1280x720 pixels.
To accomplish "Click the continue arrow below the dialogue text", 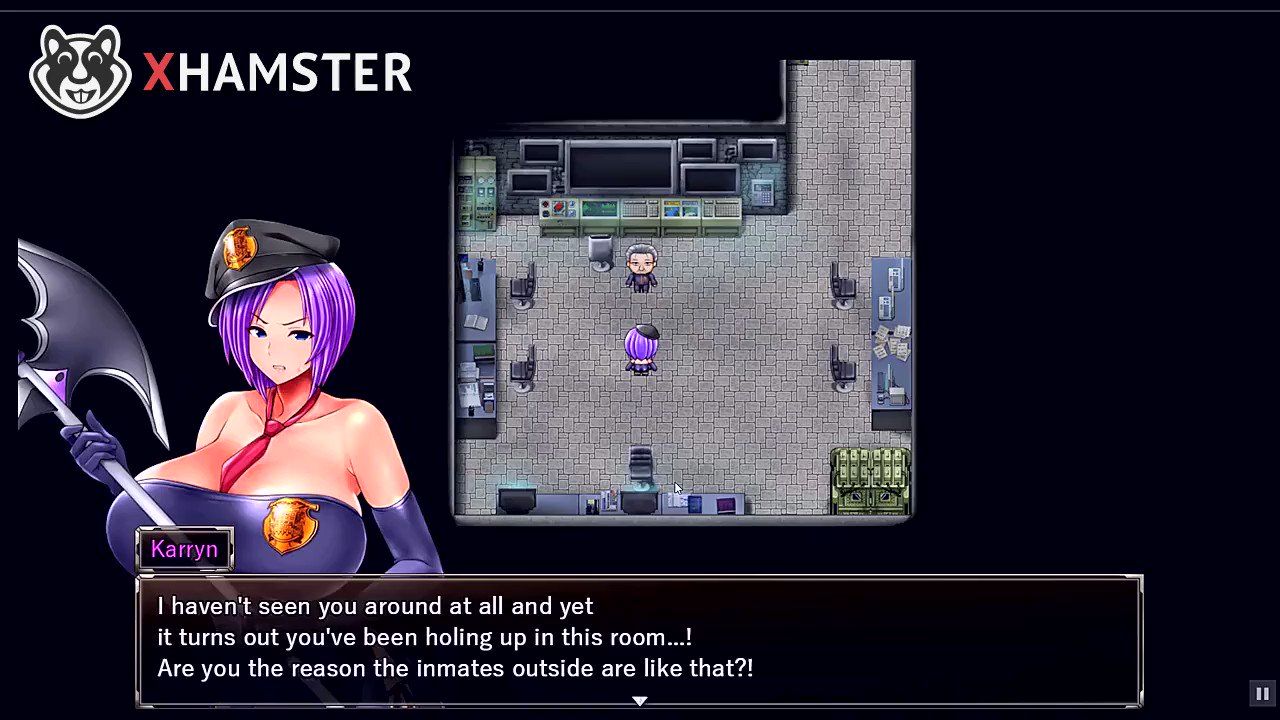I will [640, 701].
